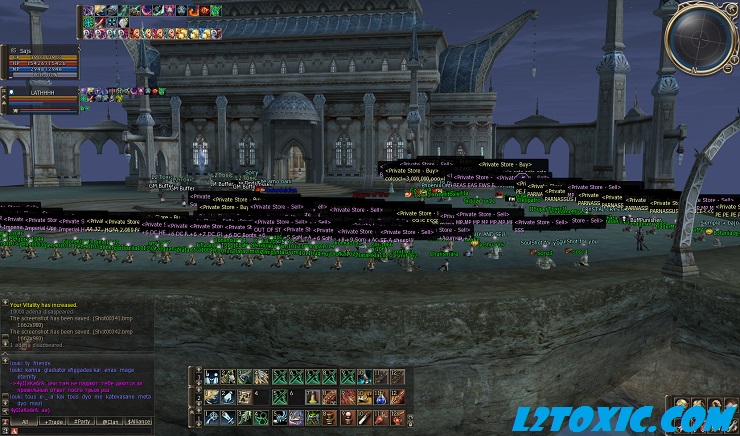Select party member LATHHHH's frame
This screenshot has height=436, width=740.
pos(40,97)
